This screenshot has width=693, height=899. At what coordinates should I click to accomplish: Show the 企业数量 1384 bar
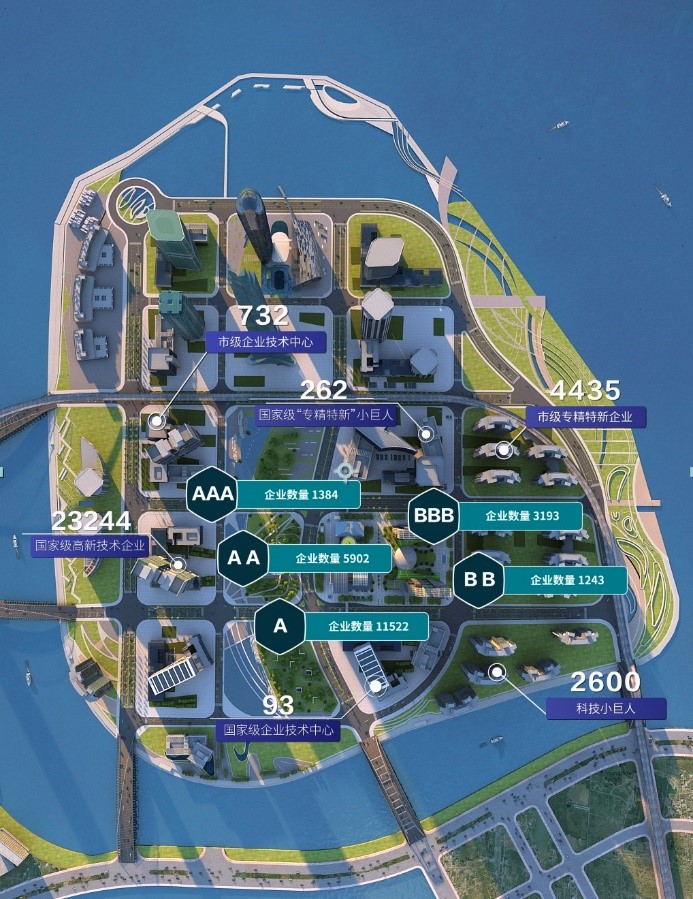[x=297, y=495]
